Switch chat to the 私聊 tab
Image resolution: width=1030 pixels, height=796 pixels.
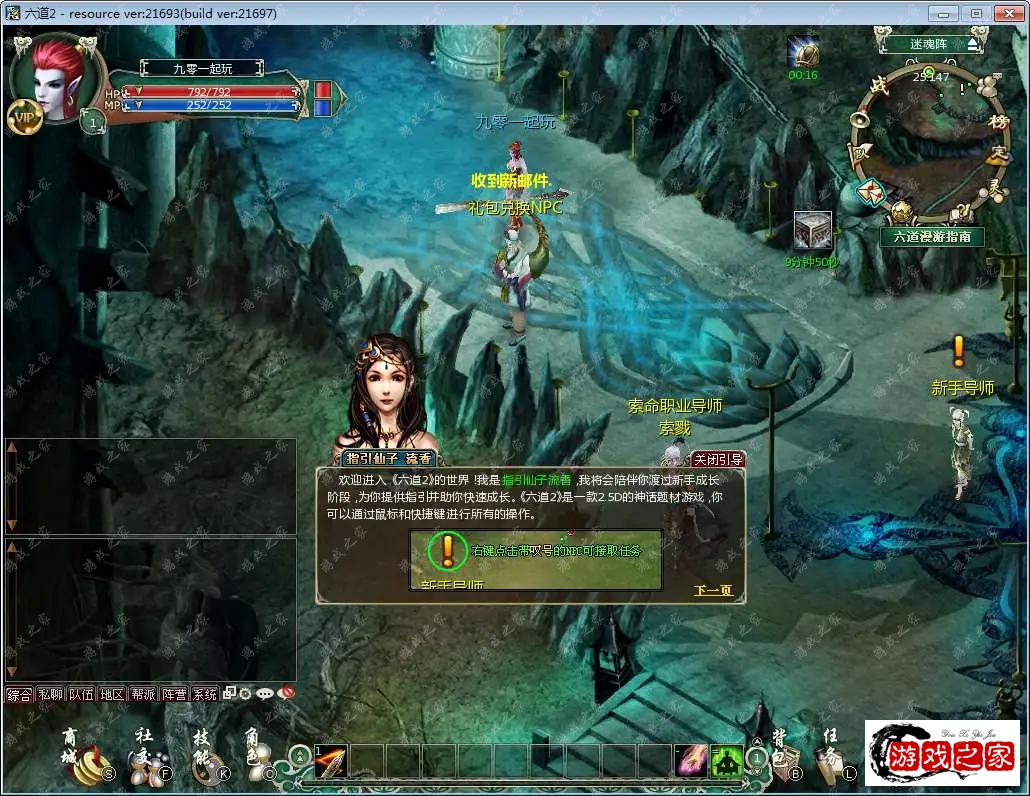pos(50,694)
